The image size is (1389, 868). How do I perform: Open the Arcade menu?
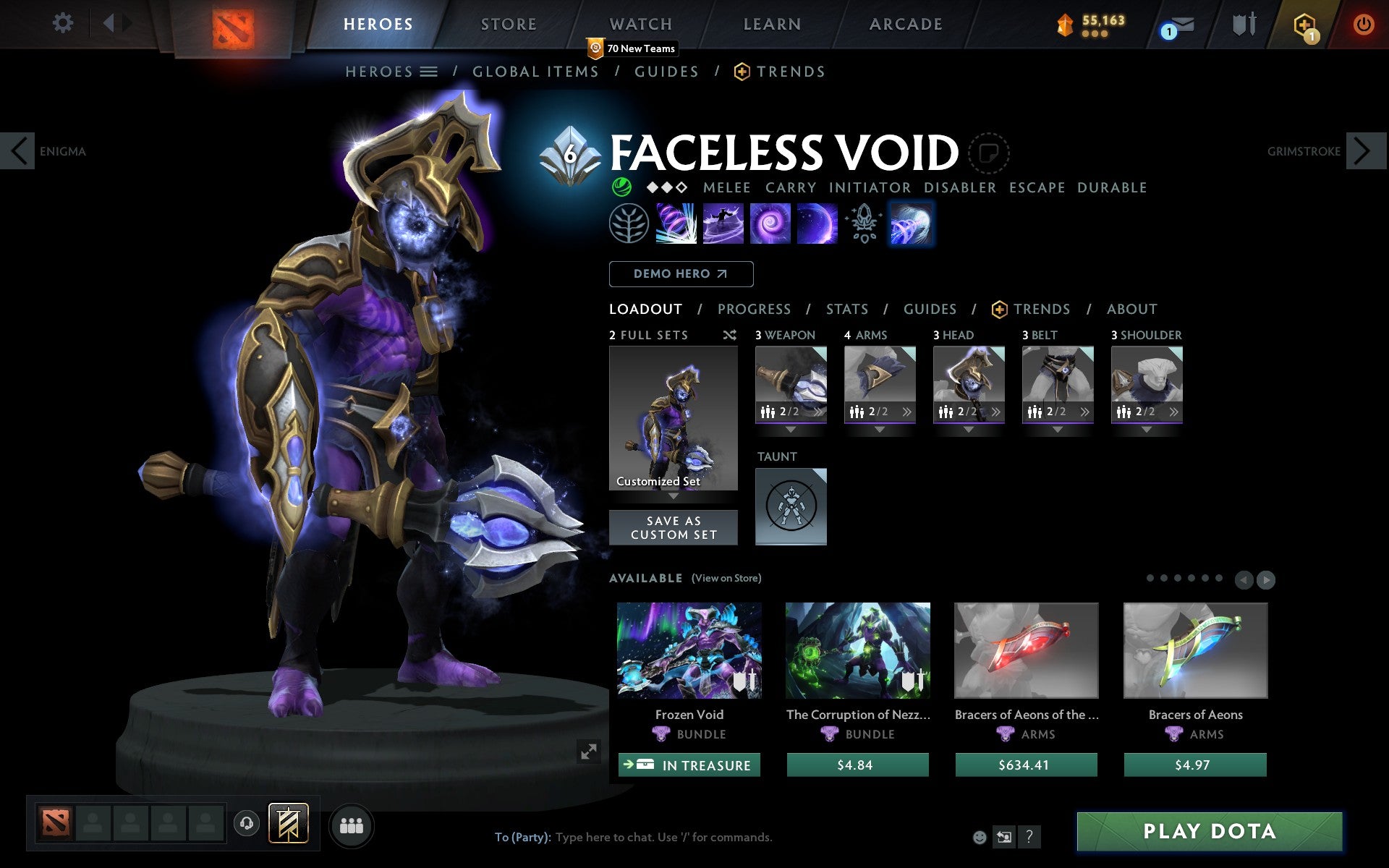(x=905, y=24)
